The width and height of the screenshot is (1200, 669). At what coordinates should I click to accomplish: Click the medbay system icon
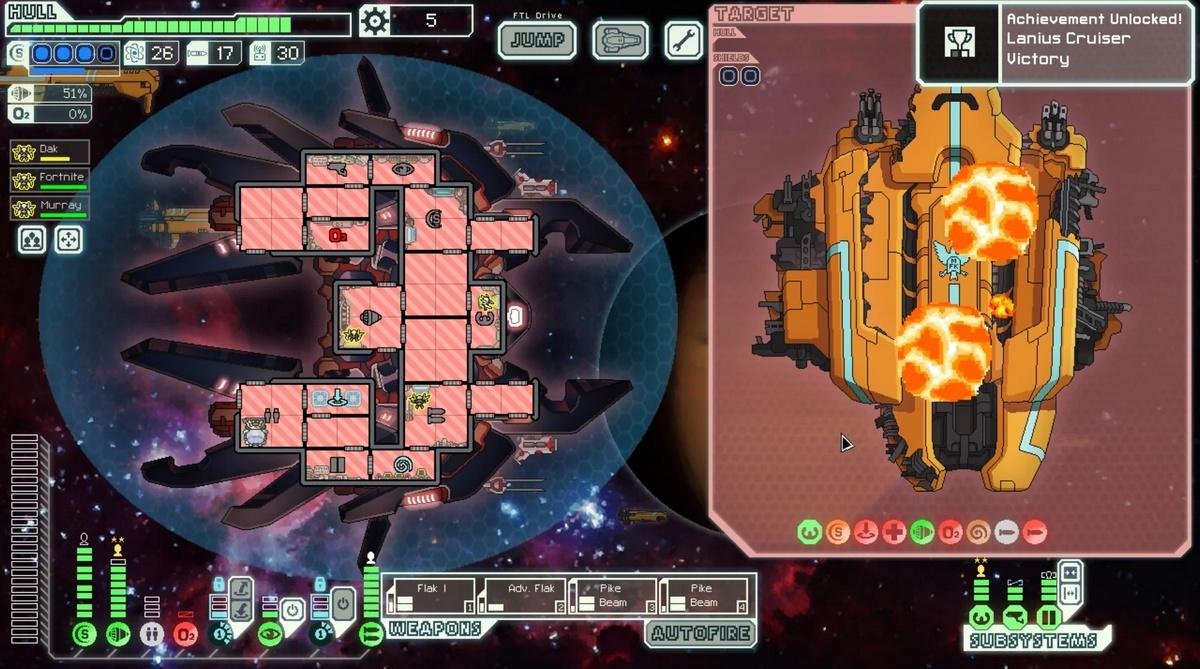tap(152, 633)
